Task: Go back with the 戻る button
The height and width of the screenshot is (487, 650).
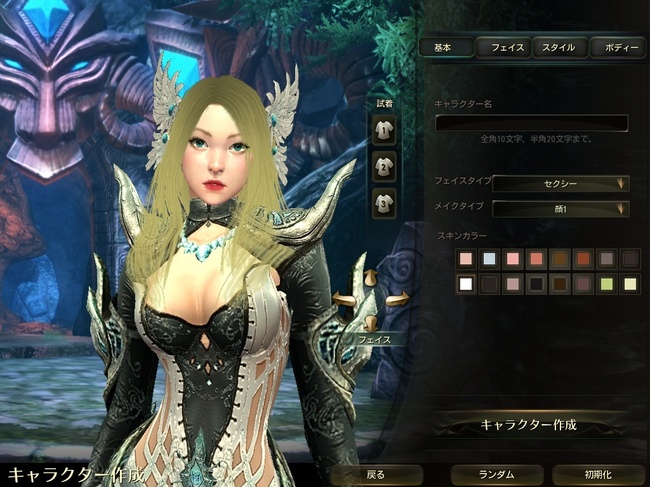Action: click(374, 474)
